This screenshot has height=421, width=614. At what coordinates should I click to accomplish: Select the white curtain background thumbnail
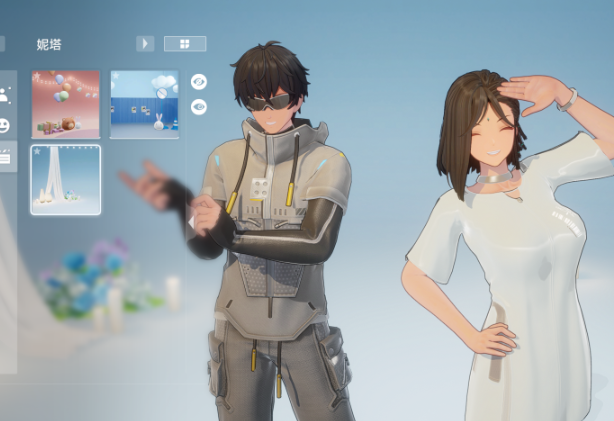tap(66, 179)
